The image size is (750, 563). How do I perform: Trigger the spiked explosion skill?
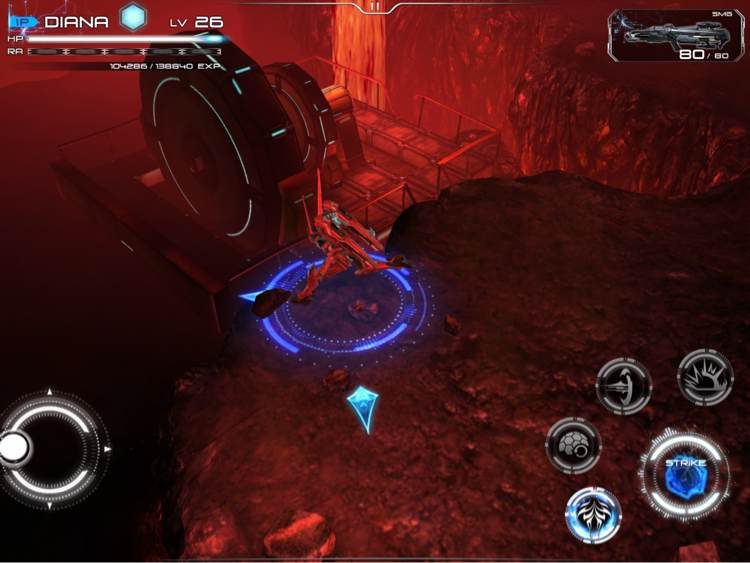[x=705, y=377]
